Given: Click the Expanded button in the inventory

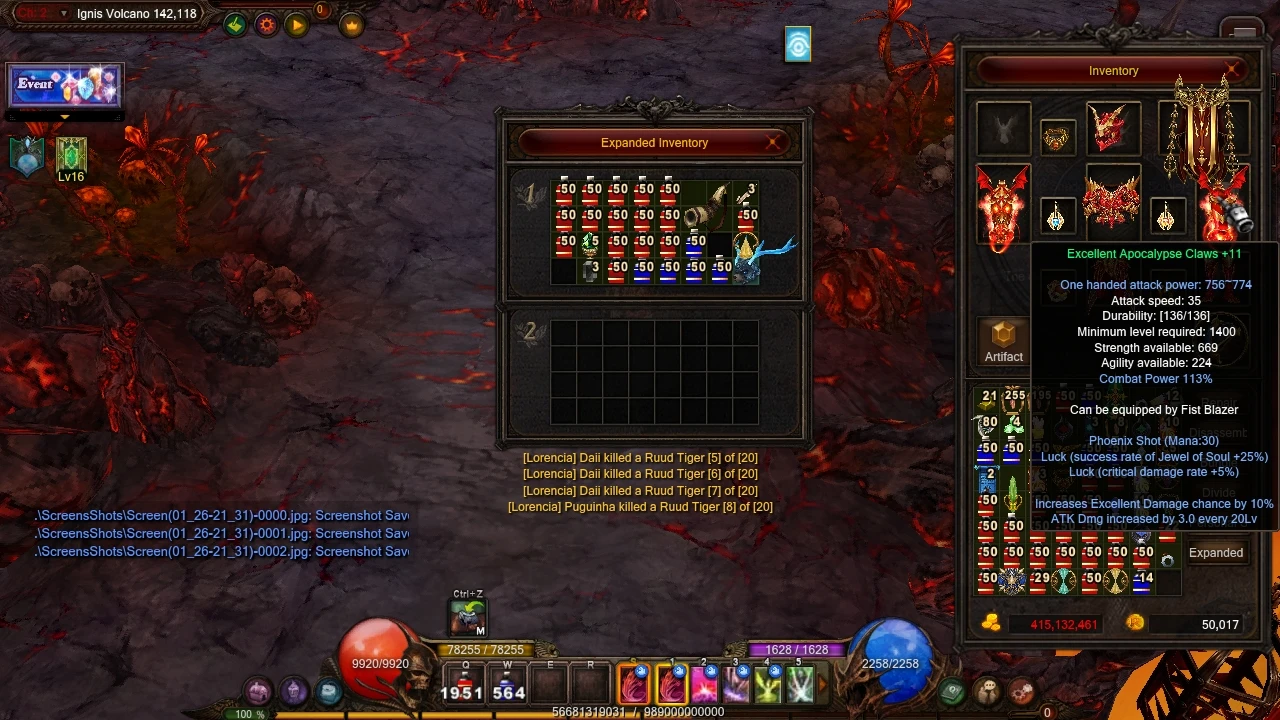Looking at the screenshot, I should pos(1215,553).
